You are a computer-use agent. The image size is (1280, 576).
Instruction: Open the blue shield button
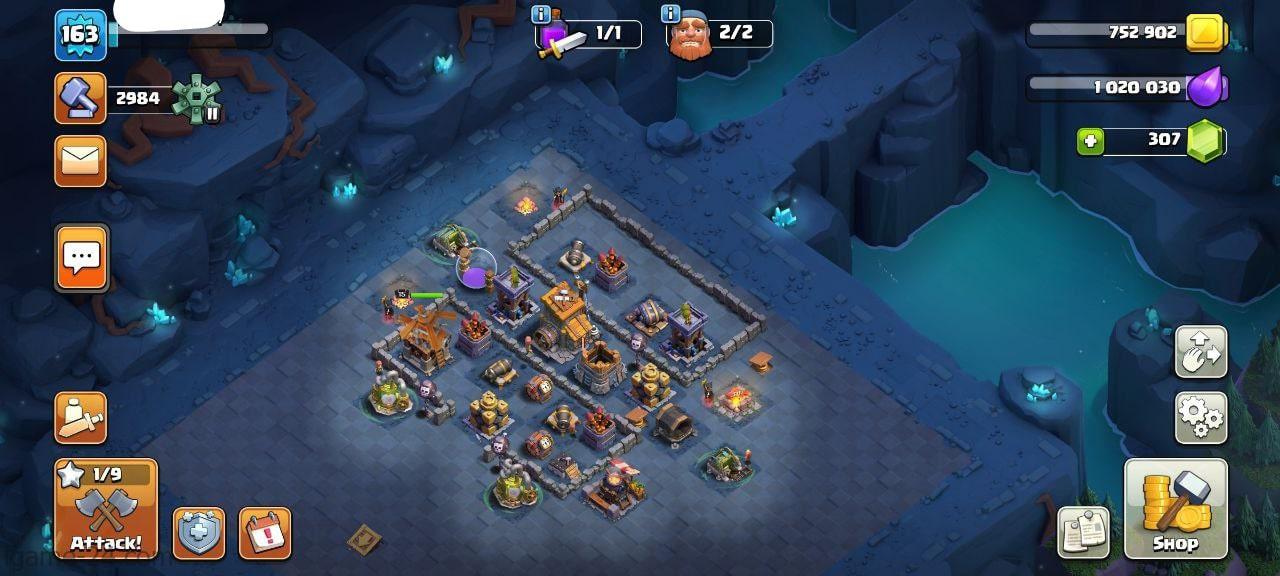point(199,533)
